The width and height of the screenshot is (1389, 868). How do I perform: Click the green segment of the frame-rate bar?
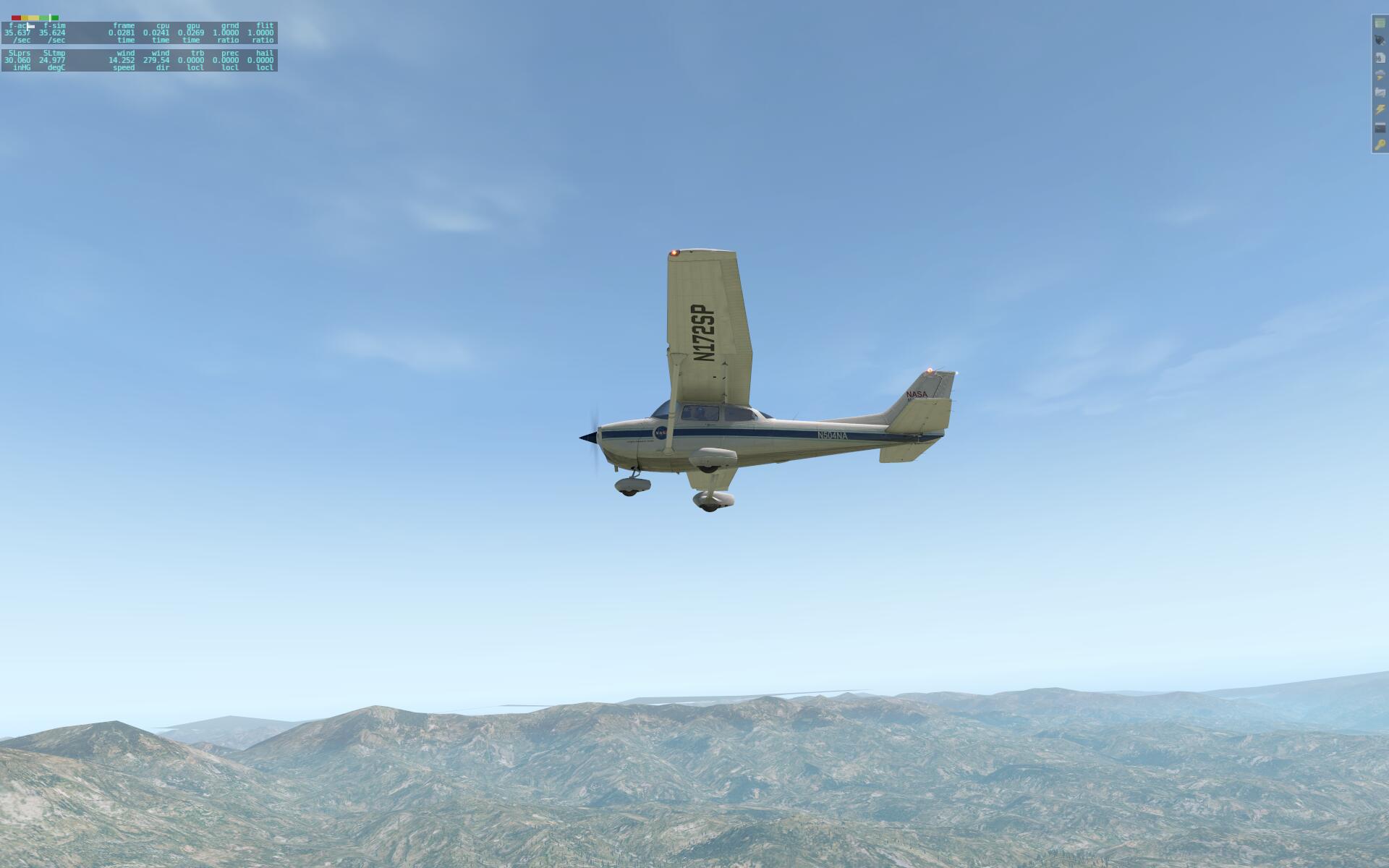(55, 17)
